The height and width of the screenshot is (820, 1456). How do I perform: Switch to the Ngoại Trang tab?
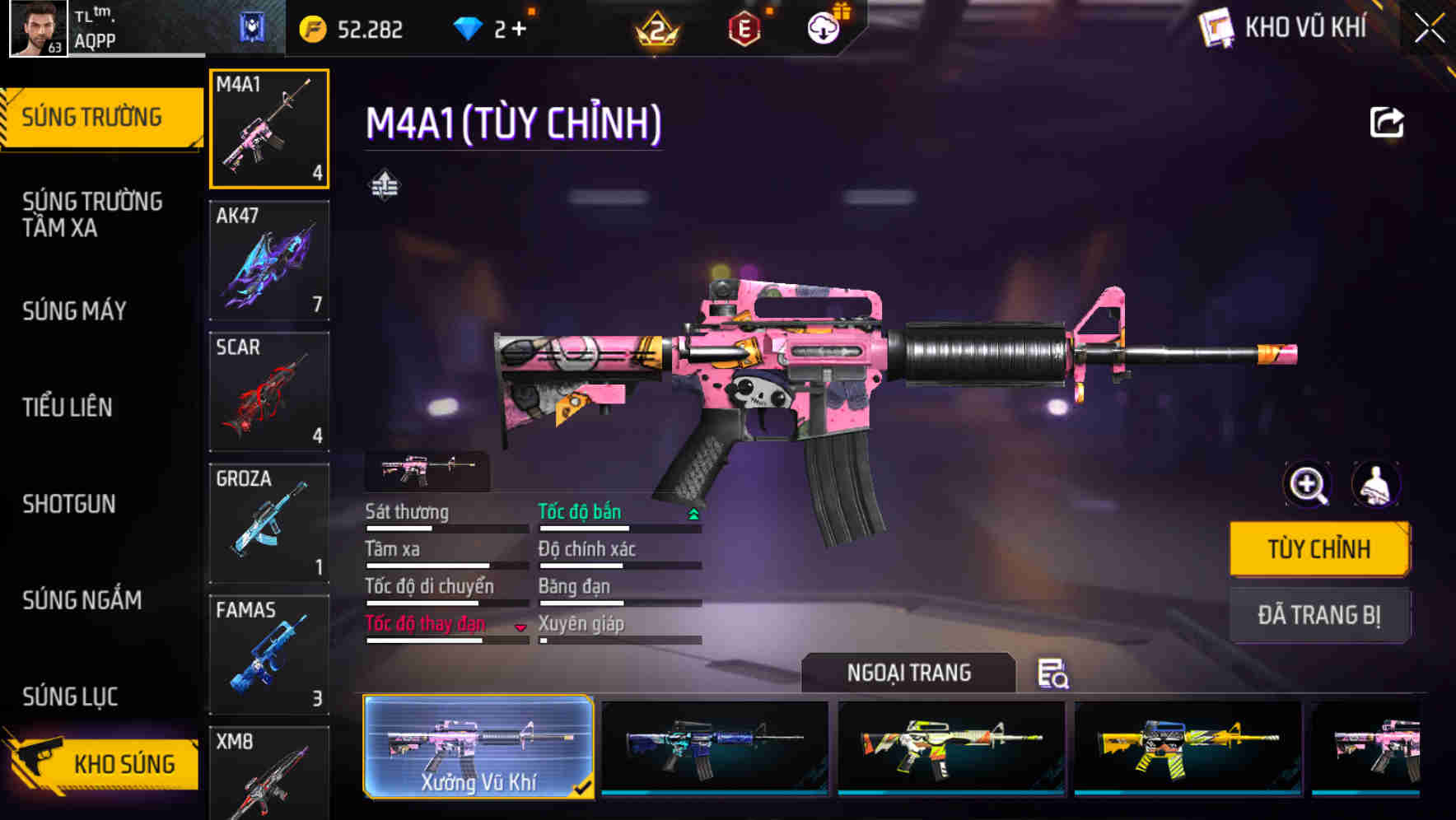tap(908, 673)
